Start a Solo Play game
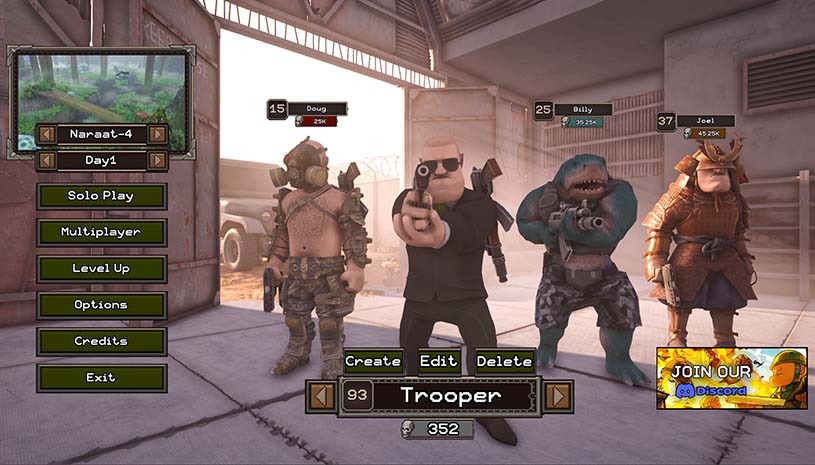Image resolution: width=815 pixels, height=465 pixels. pos(101,196)
